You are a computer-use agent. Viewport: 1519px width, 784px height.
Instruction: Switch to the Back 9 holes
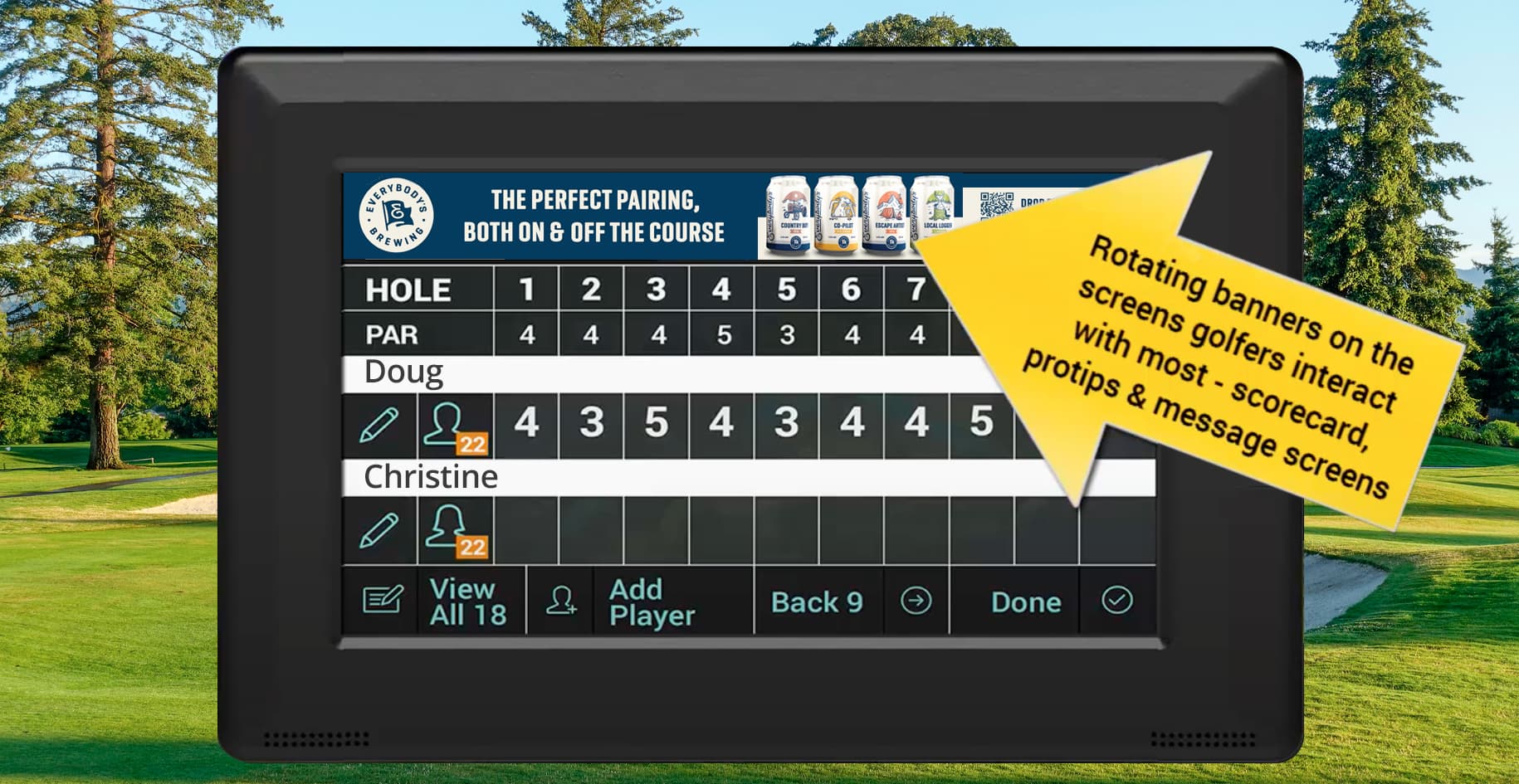[817, 601]
